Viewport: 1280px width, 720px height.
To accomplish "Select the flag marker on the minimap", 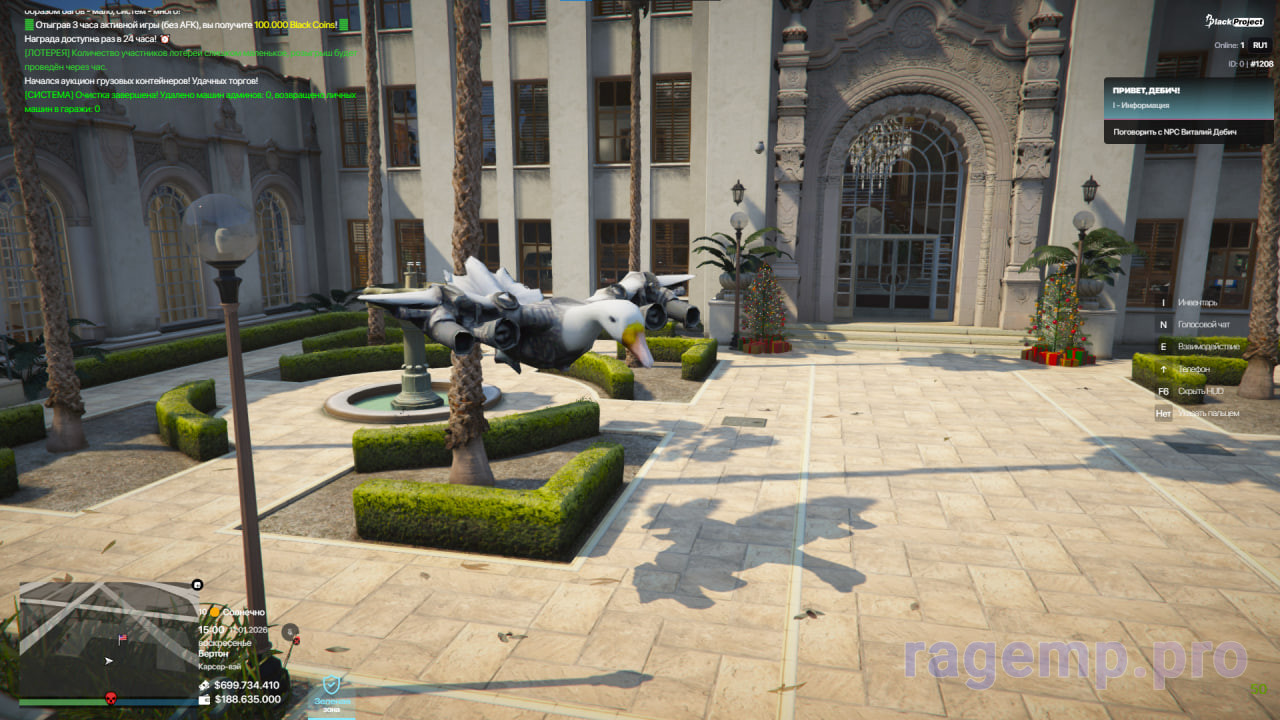I will (x=123, y=638).
